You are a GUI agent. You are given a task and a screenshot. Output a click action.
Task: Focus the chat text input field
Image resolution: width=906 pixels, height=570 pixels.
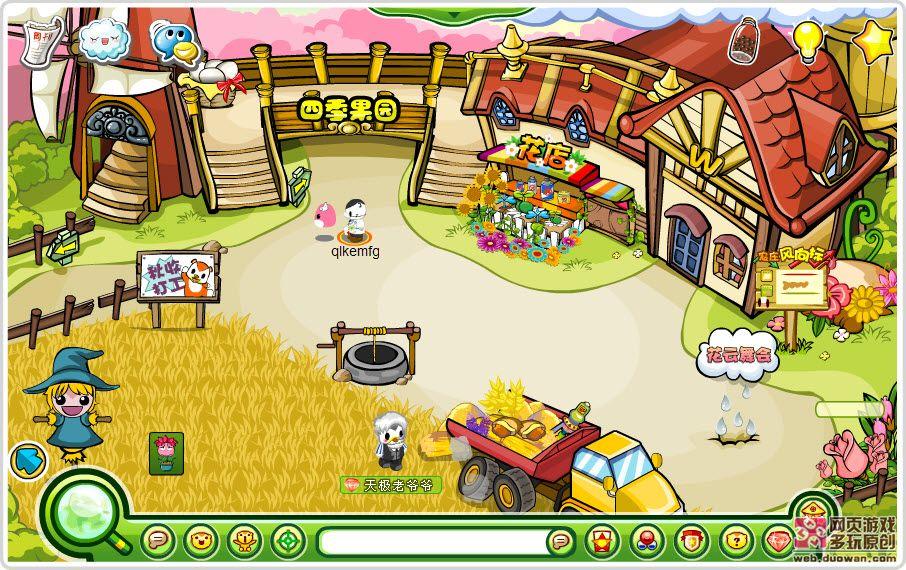click(x=432, y=542)
